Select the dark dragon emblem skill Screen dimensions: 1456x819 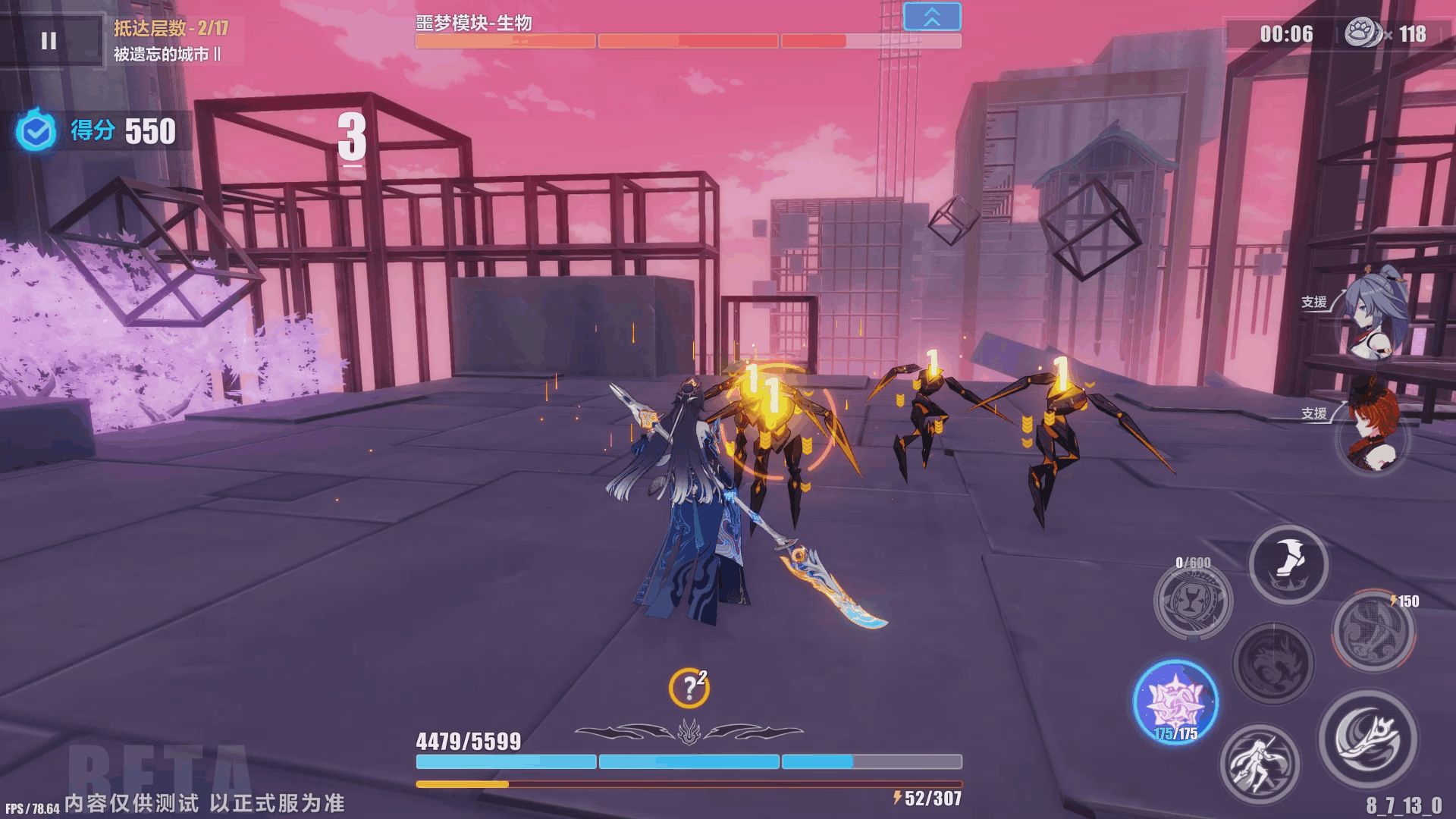point(1273,663)
